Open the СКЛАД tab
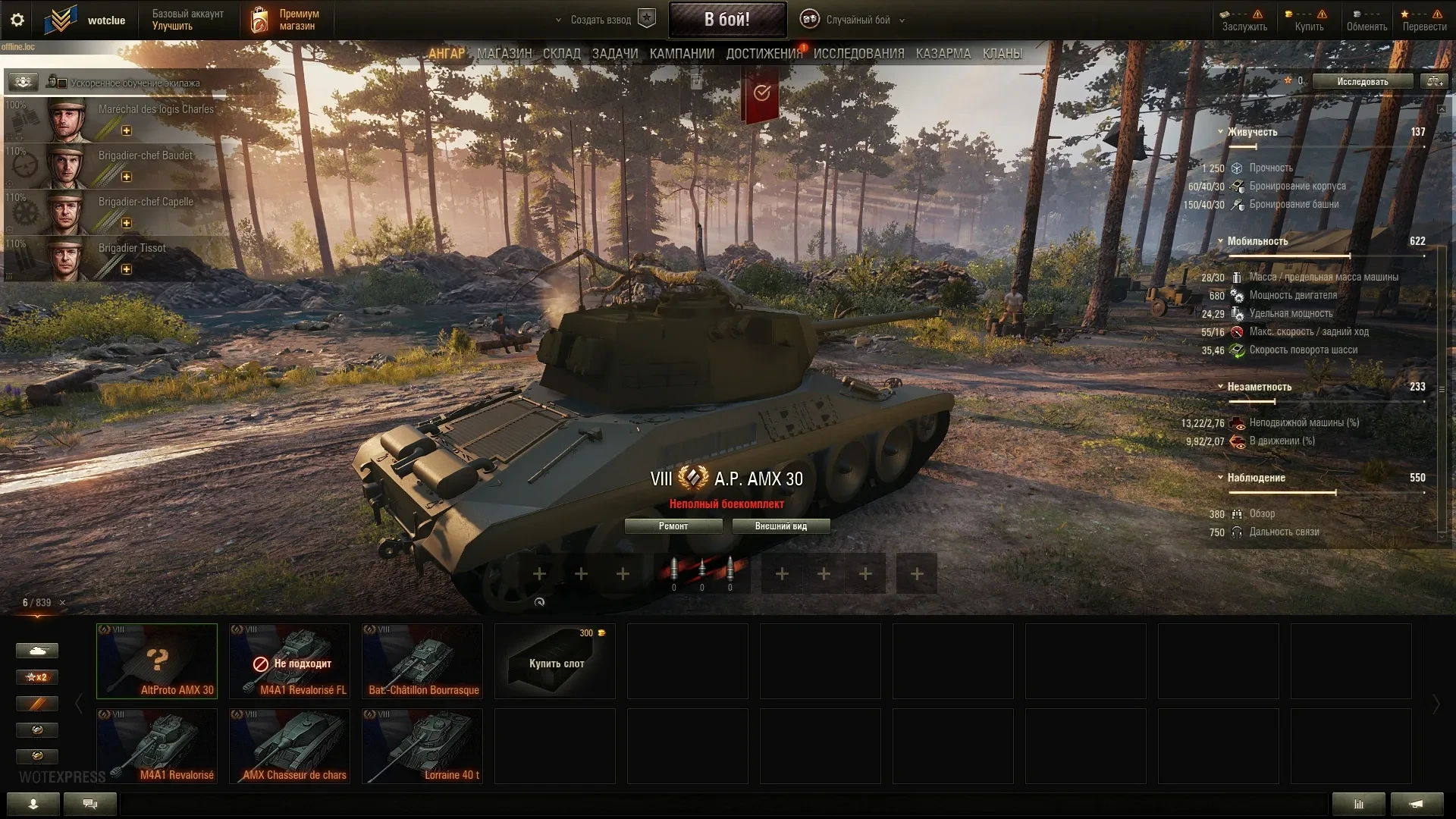 pos(561,54)
